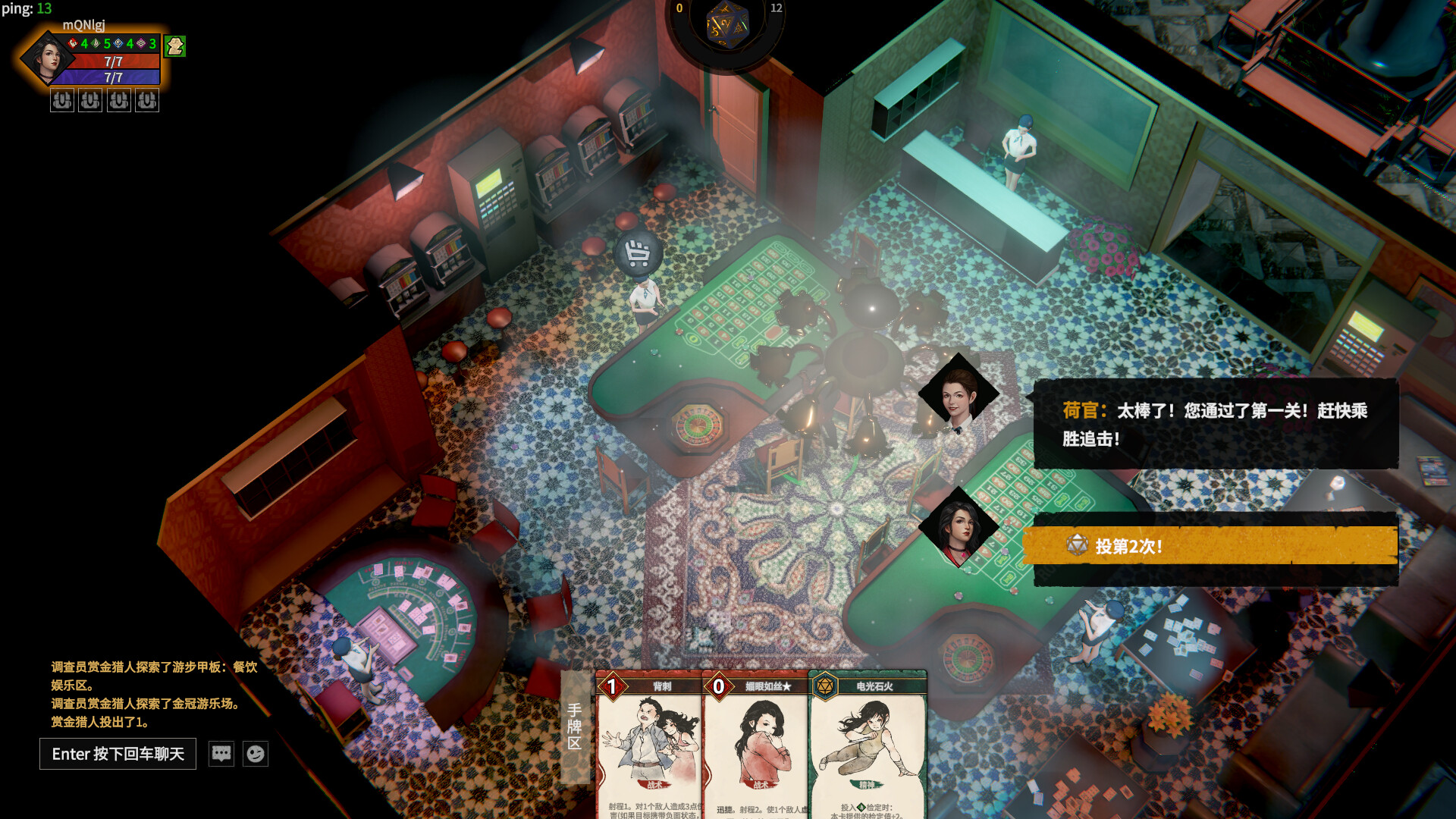Open the chat speech-bubble button
The width and height of the screenshot is (1456, 819).
click(221, 754)
